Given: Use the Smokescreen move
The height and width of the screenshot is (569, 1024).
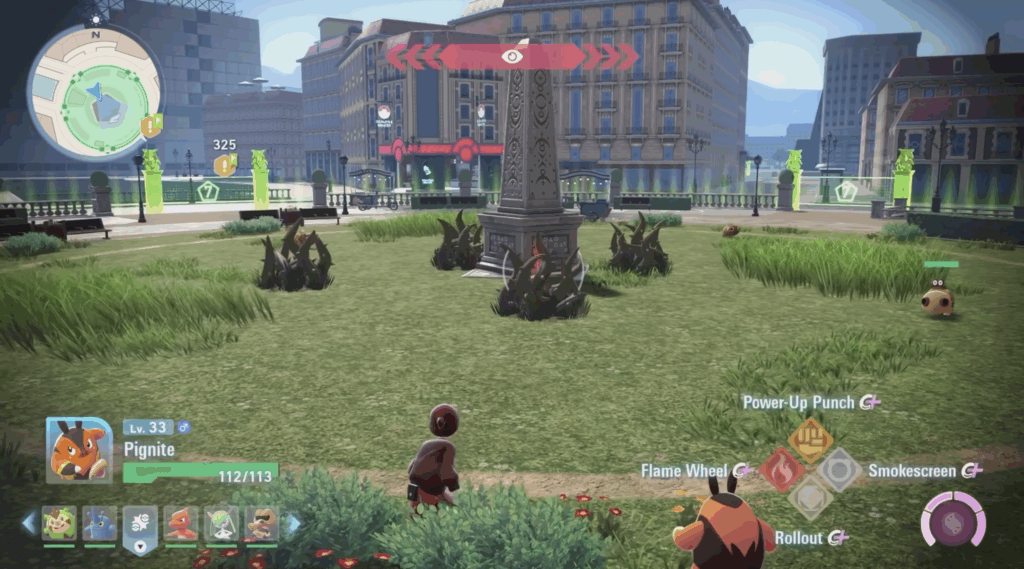Looking at the screenshot, I should tap(839, 470).
